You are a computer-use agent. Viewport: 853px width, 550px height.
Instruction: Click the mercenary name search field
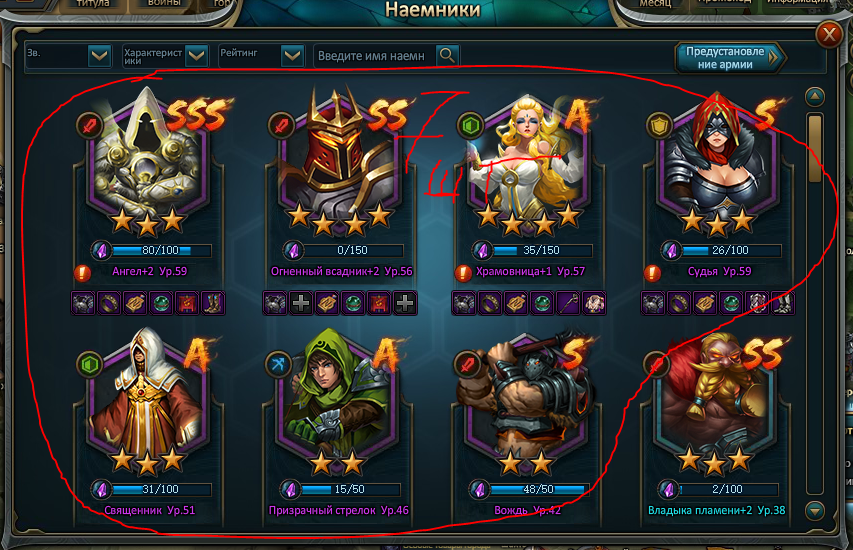pos(374,56)
